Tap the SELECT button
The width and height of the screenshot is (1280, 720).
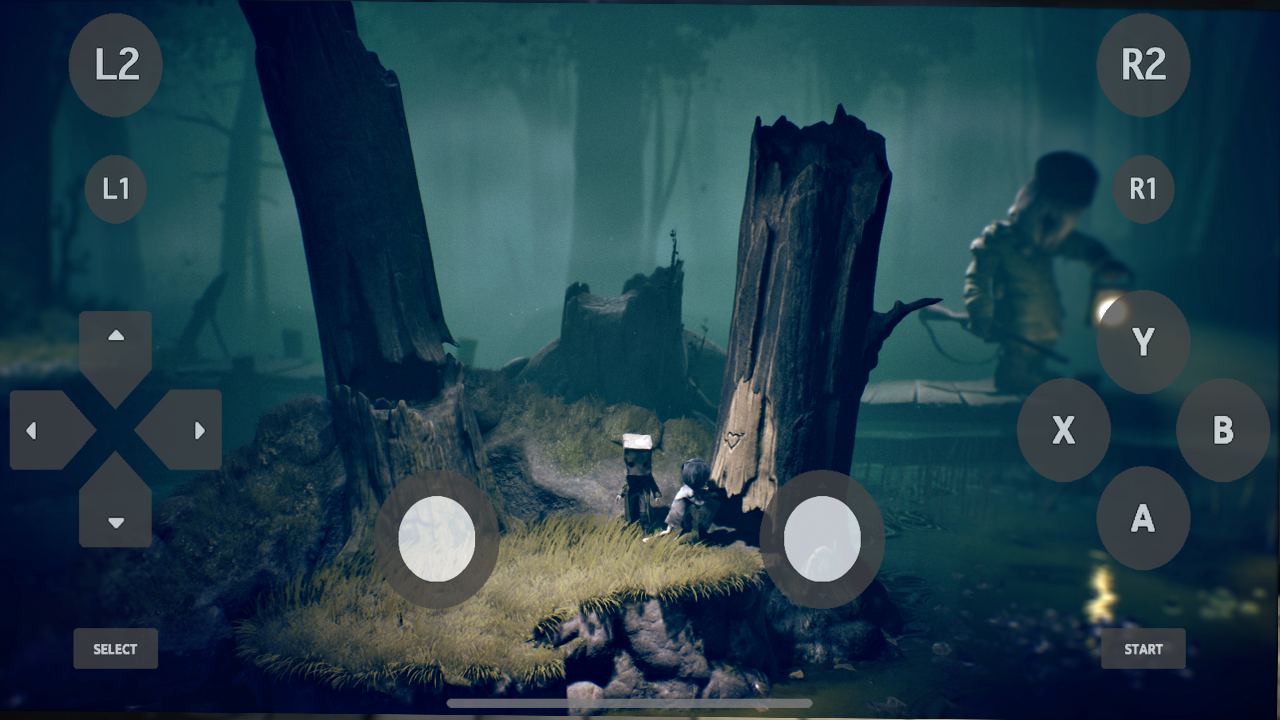point(115,648)
